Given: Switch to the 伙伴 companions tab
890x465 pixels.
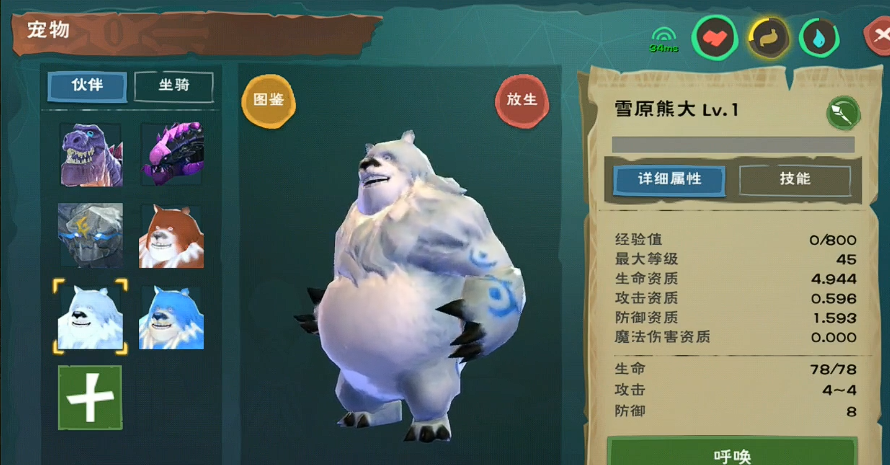Looking at the screenshot, I should tap(88, 86).
